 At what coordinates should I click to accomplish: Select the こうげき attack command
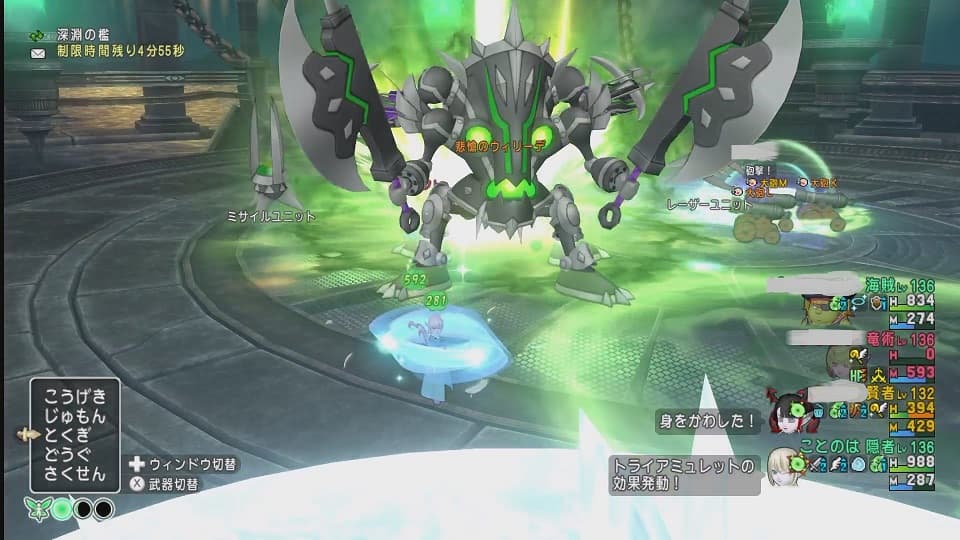tap(74, 395)
